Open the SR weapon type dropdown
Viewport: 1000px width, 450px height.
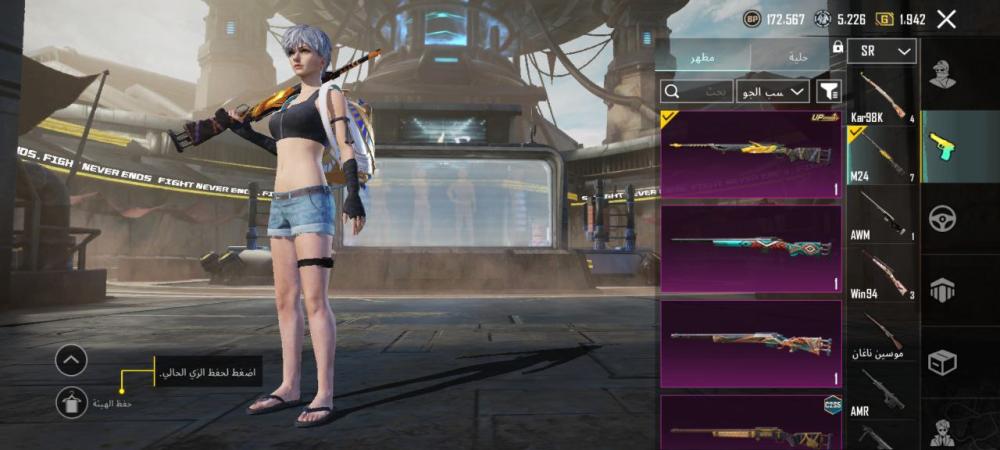pos(882,51)
